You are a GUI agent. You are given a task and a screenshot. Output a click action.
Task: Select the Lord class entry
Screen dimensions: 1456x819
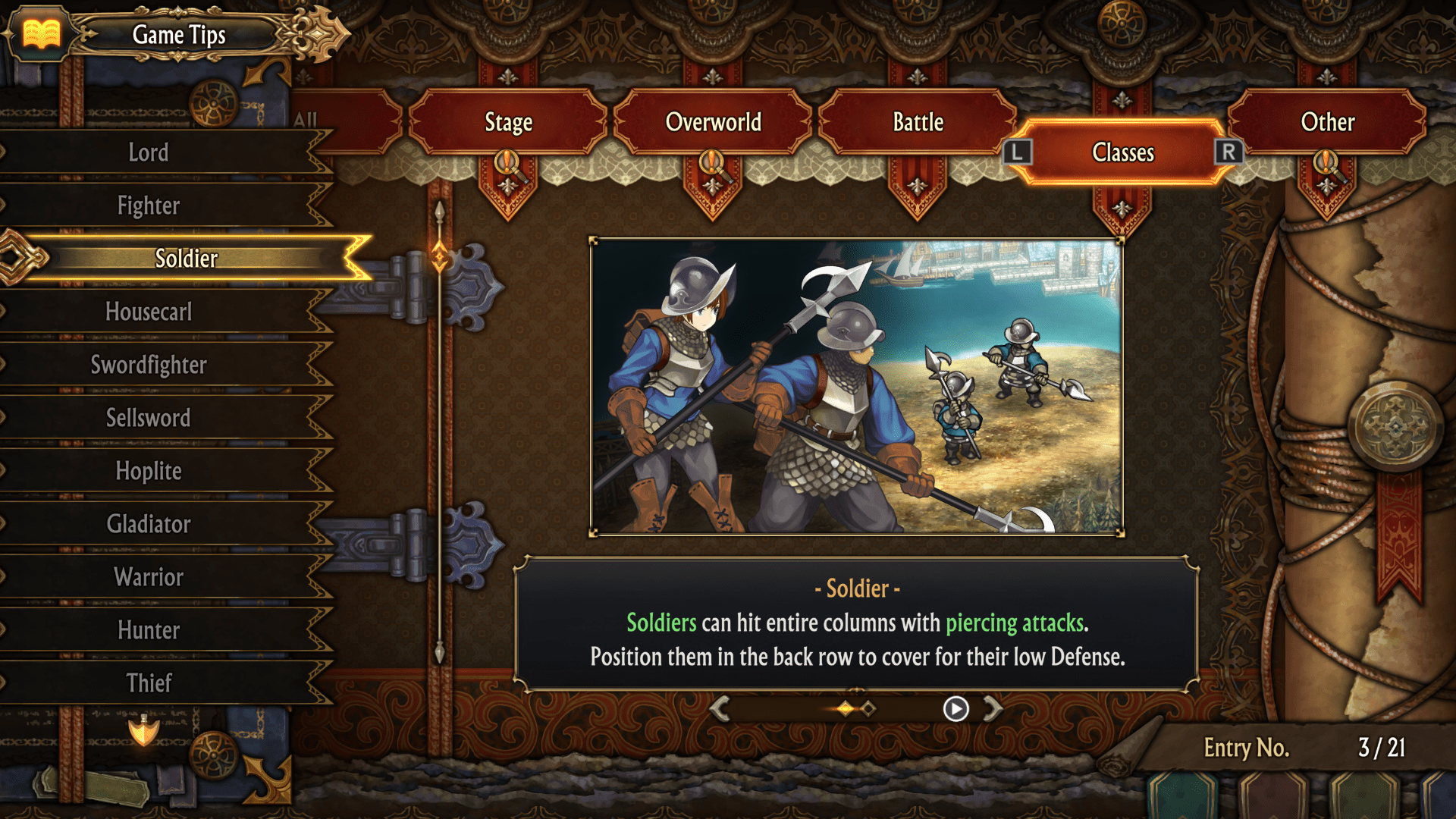pos(149,152)
